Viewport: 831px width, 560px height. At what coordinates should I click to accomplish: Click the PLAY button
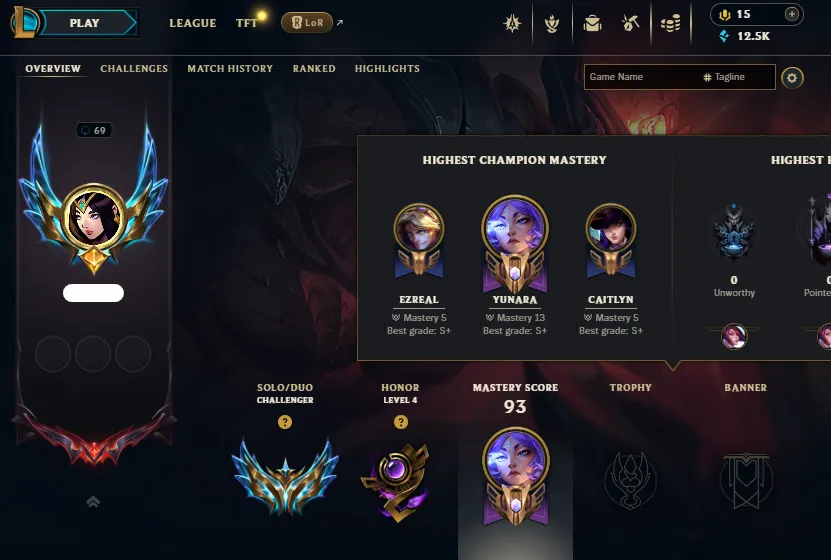point(85,23)
